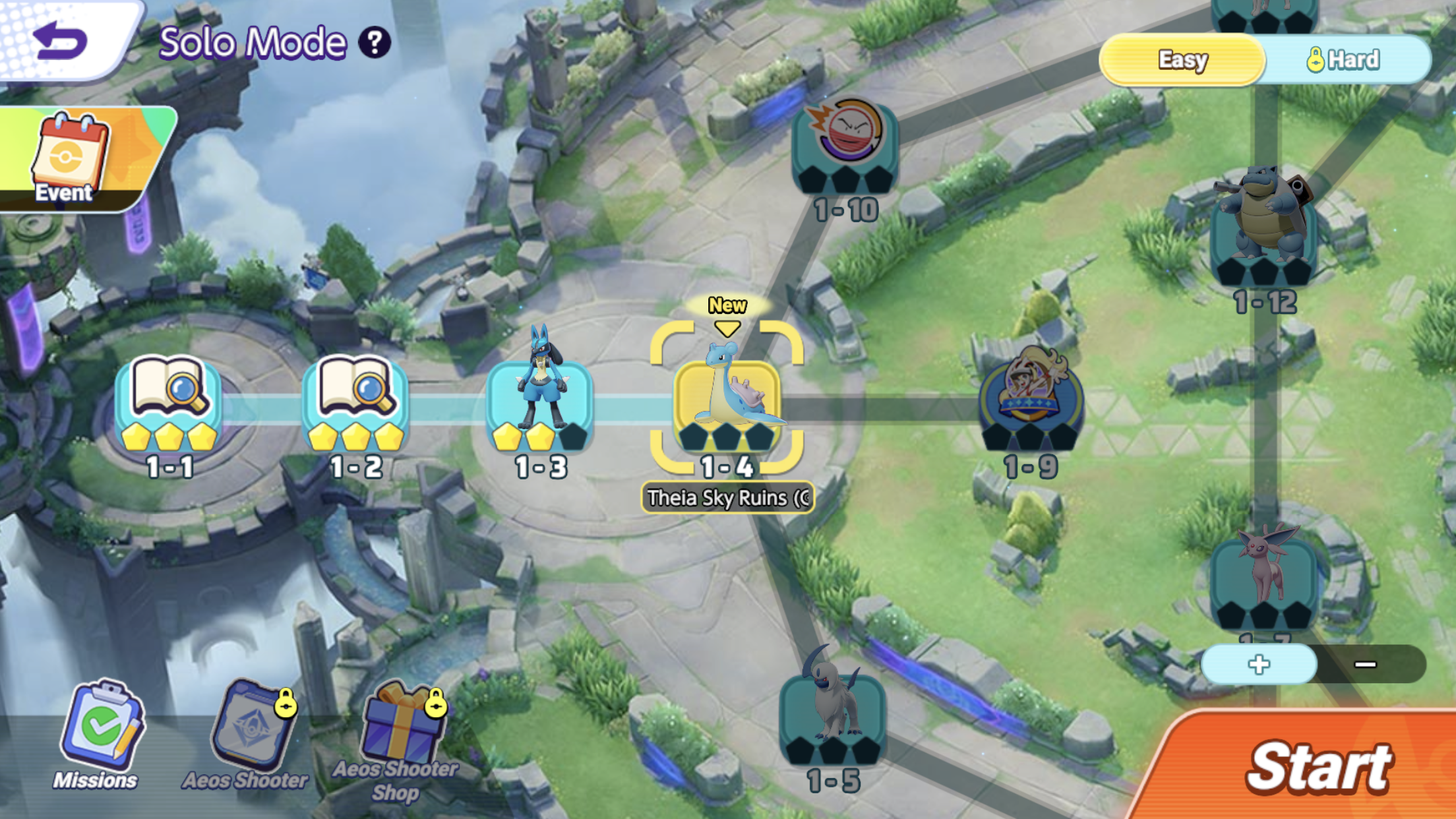This screenshot has width=1456, height=819.
Task: Open the Solo Mode help question mark
Action: 375,43
